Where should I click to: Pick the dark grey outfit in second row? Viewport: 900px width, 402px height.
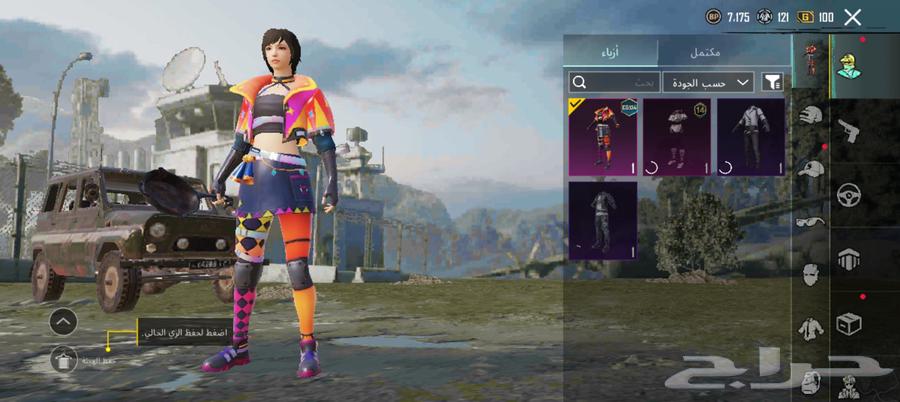(602, 220)
